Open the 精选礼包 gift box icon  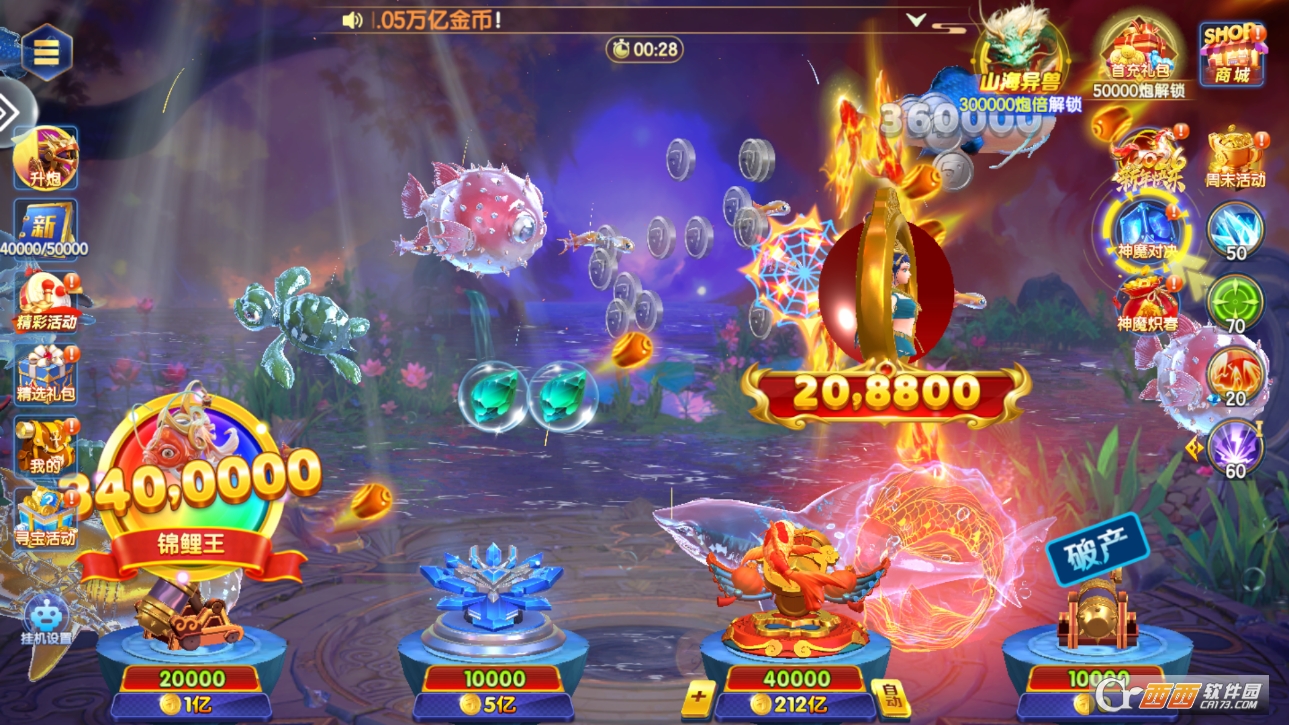(46, 372)
